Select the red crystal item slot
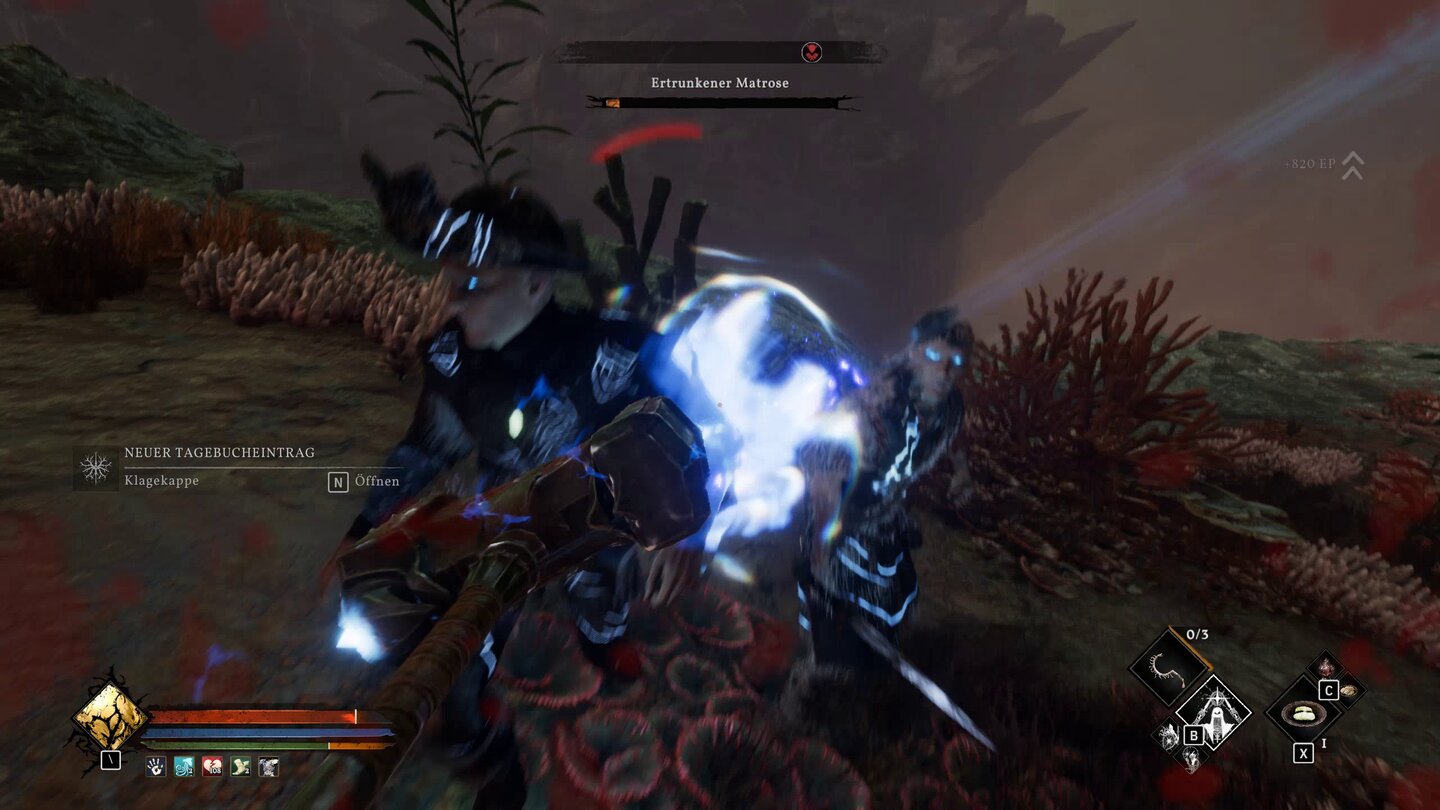The width and height of the screenshot is (1440, 810). pos(1327,667)
